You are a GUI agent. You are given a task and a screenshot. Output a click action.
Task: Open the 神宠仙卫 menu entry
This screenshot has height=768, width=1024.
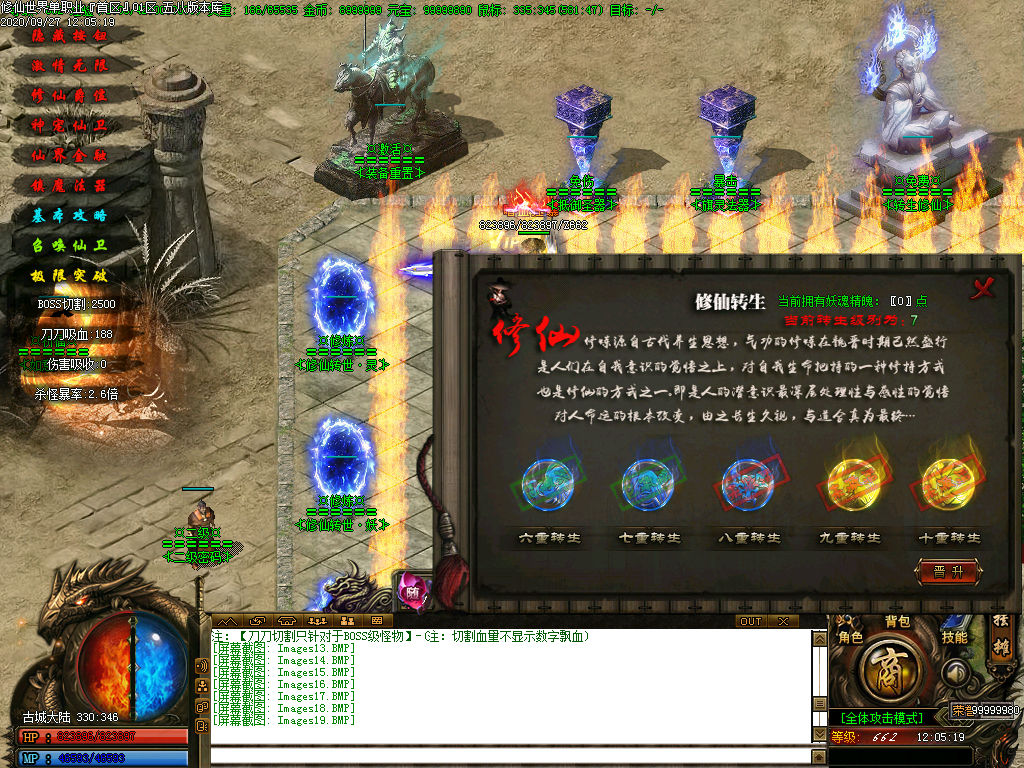69,125
